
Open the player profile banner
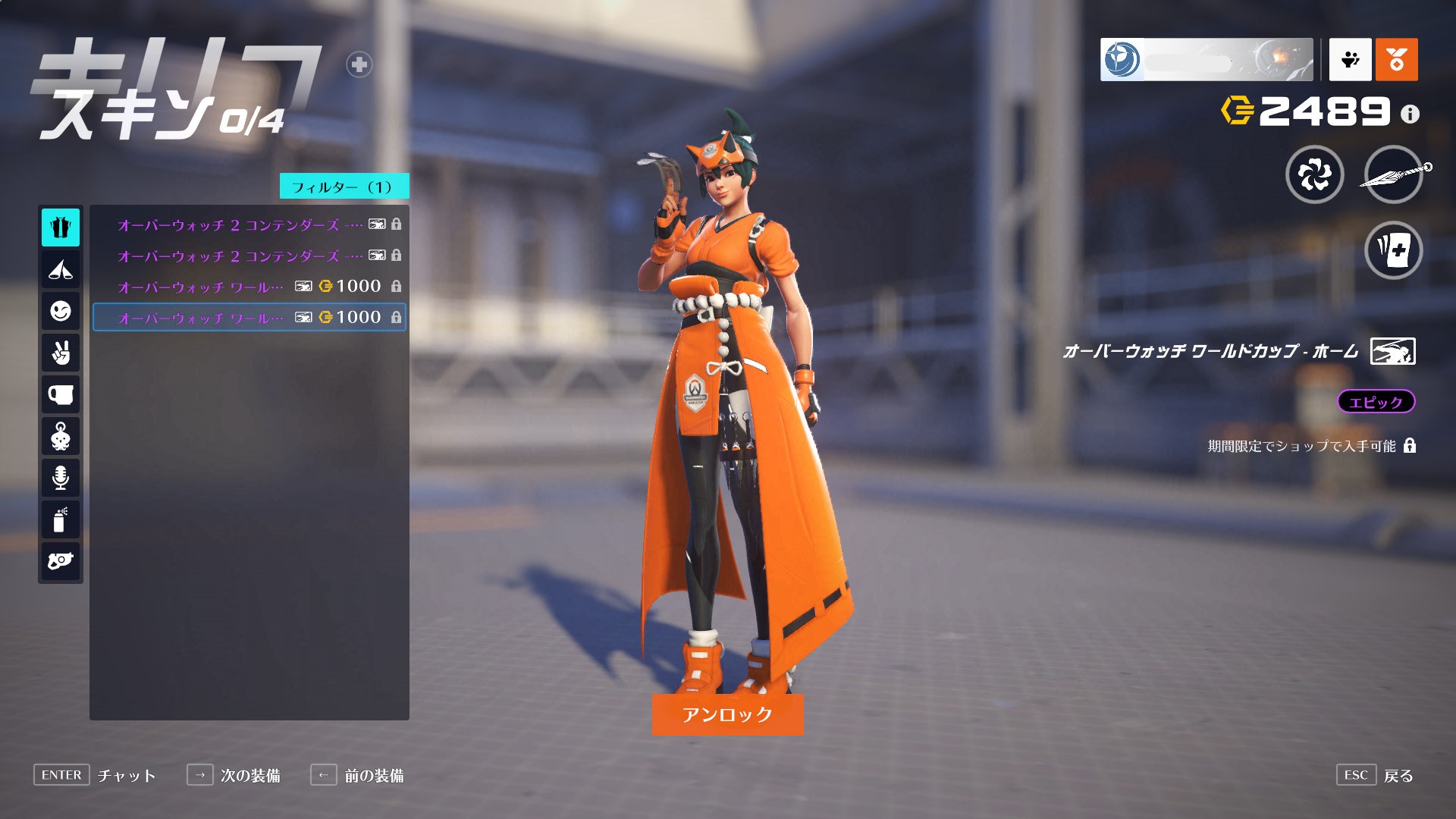(x=1206, y=59)
